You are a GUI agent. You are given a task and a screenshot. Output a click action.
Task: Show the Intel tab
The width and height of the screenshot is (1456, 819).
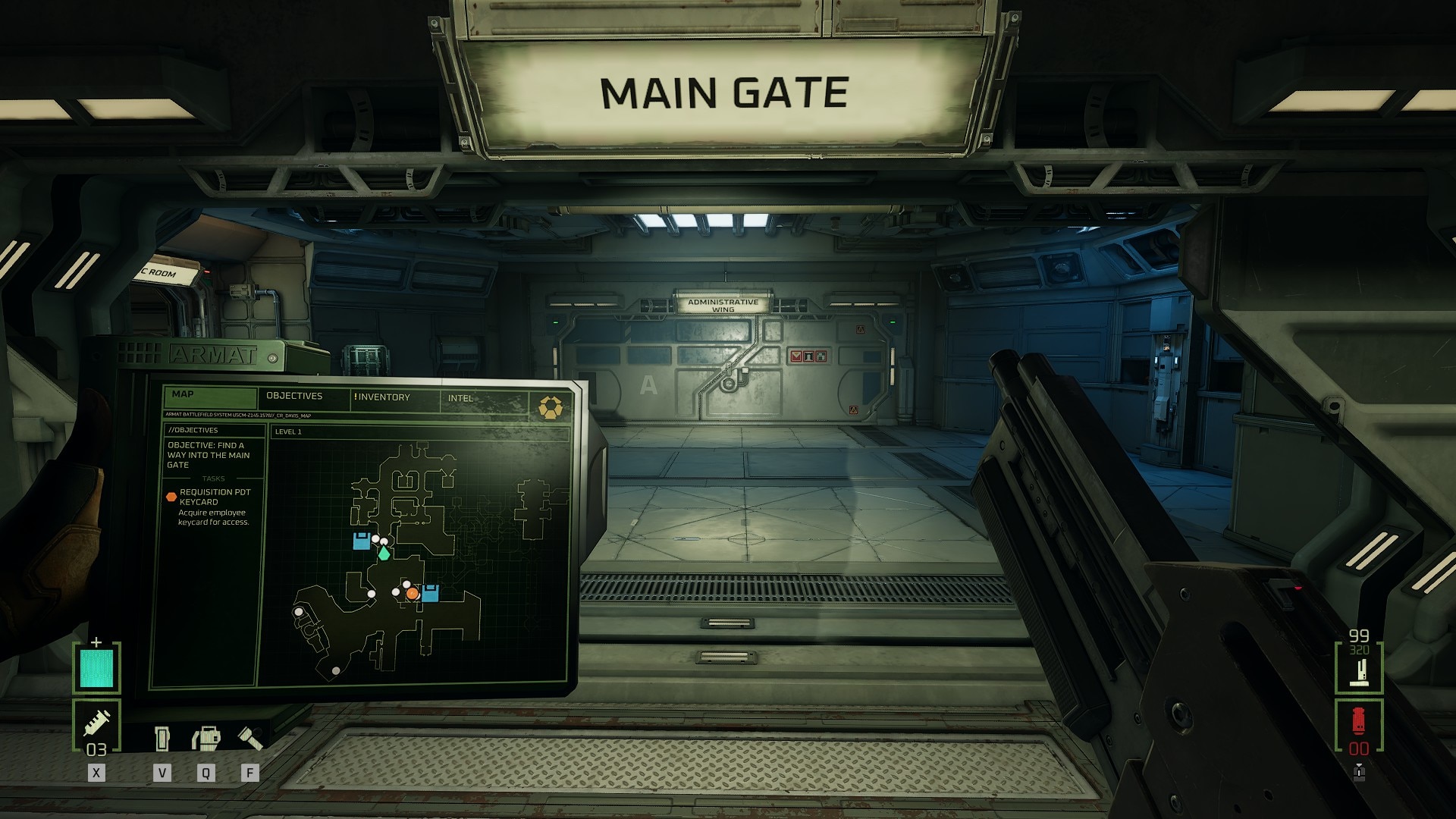(460, 398)
